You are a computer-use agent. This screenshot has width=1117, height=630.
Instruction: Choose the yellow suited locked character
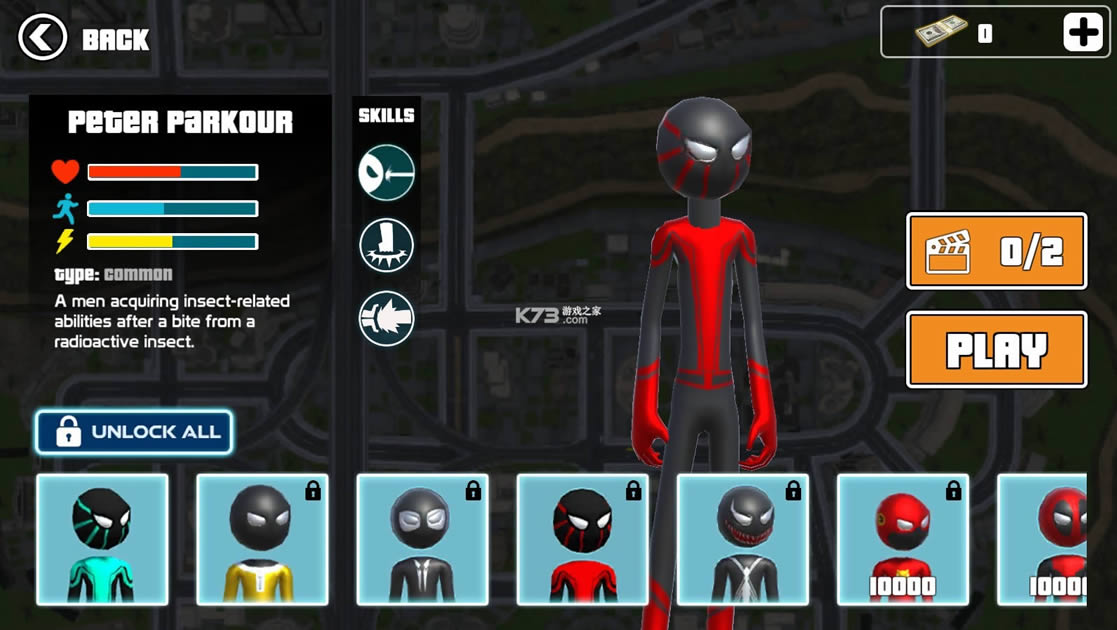[262, 540]
